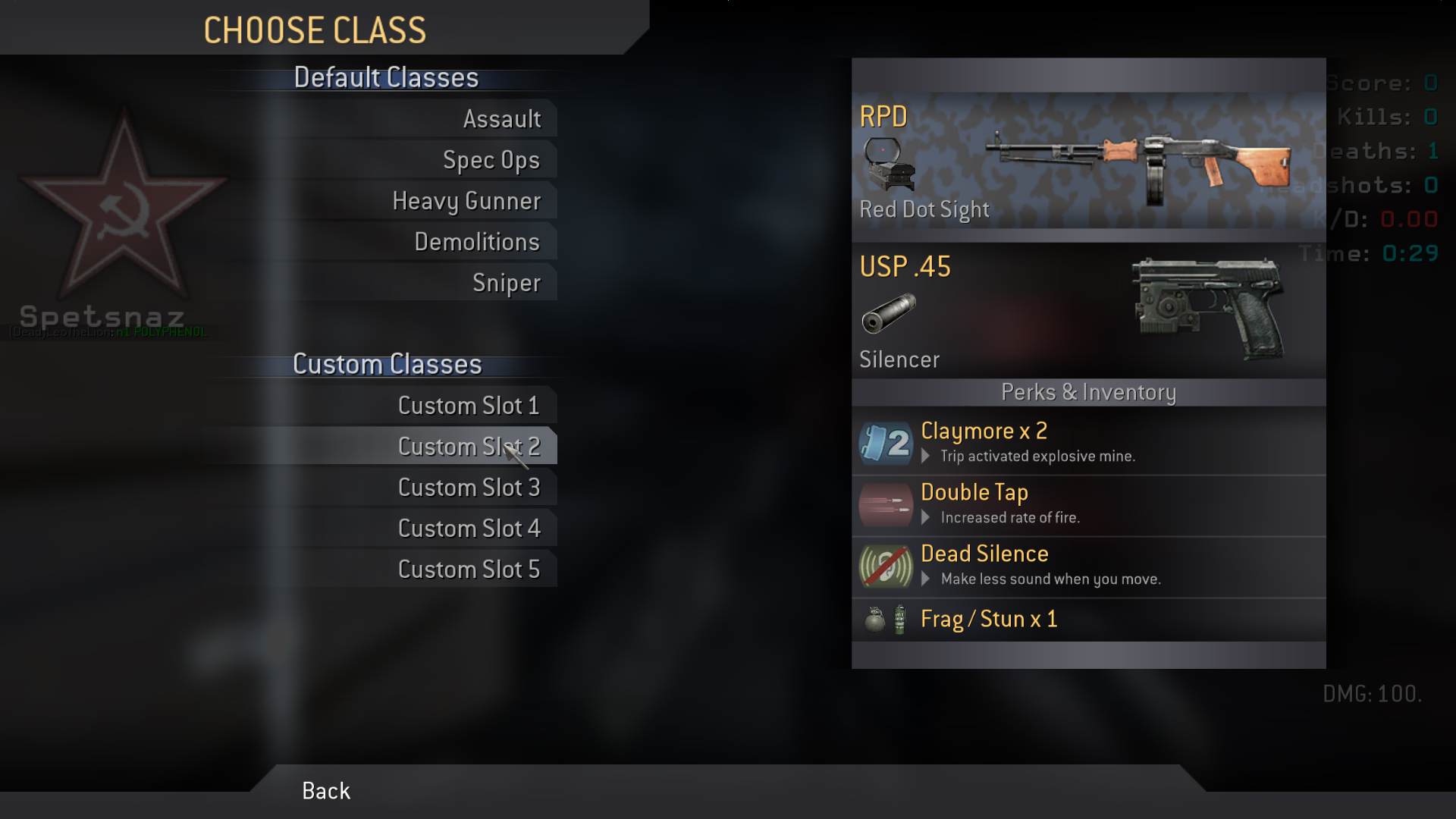
Task: Select the Demolitions class
Action: (x=476, y=242)
